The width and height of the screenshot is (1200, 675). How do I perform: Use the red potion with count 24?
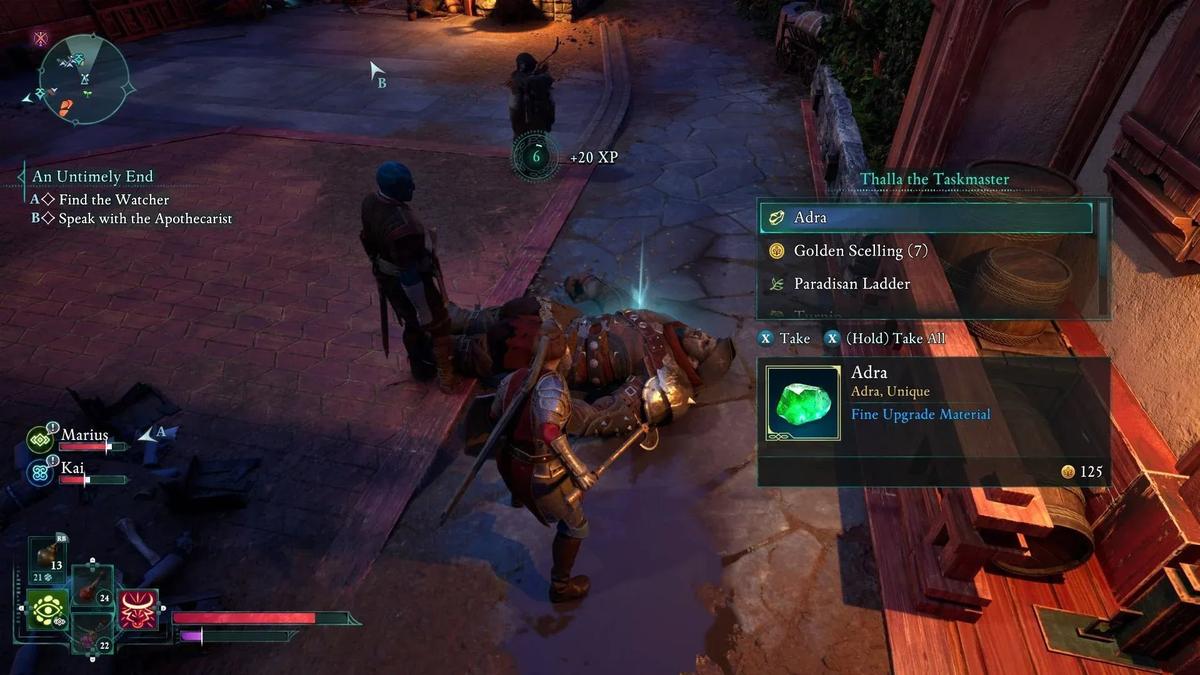click(92, 586)
